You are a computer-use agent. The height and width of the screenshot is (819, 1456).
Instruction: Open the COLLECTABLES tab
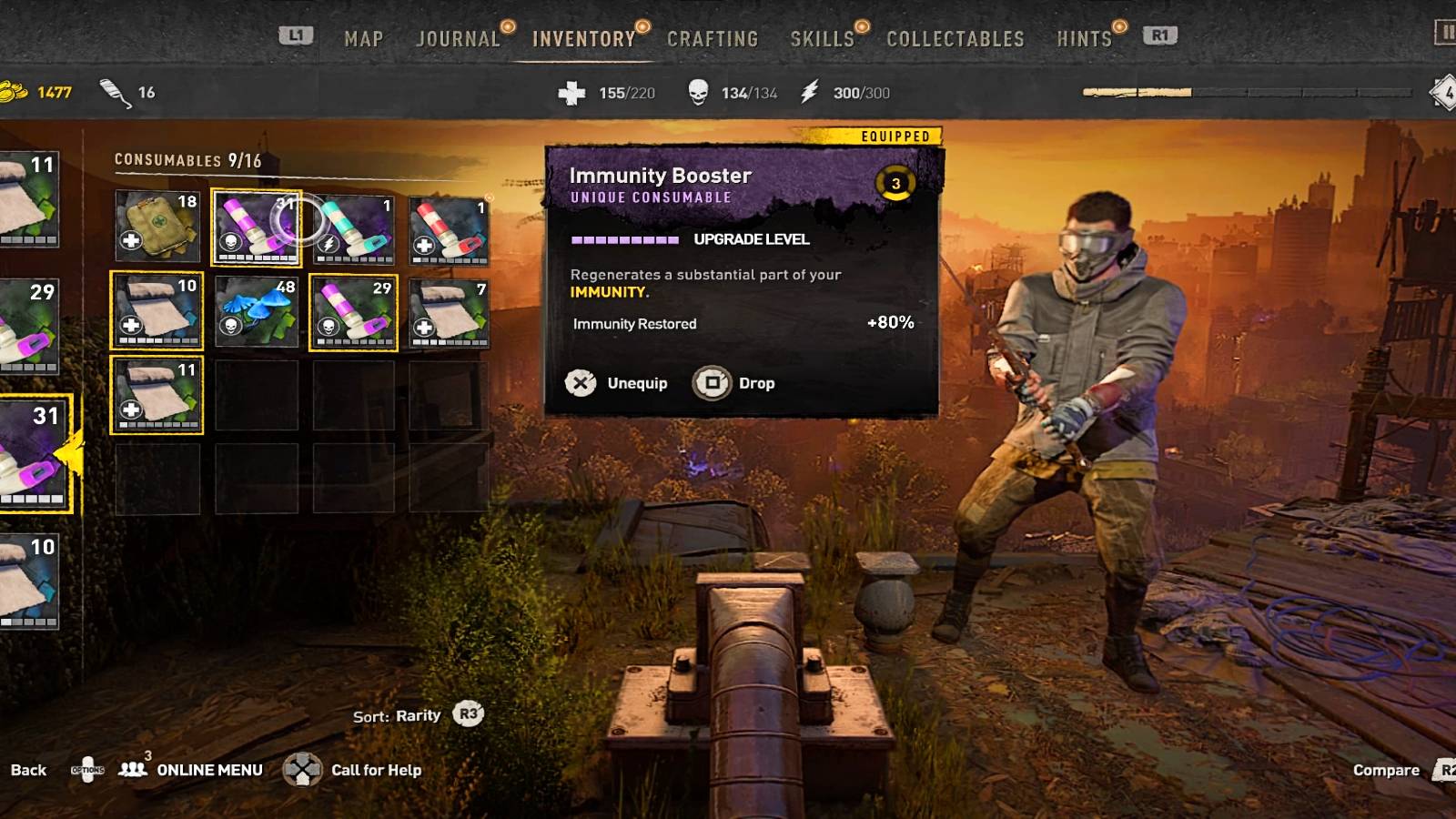pyautogui.click(x=955, y=39)
